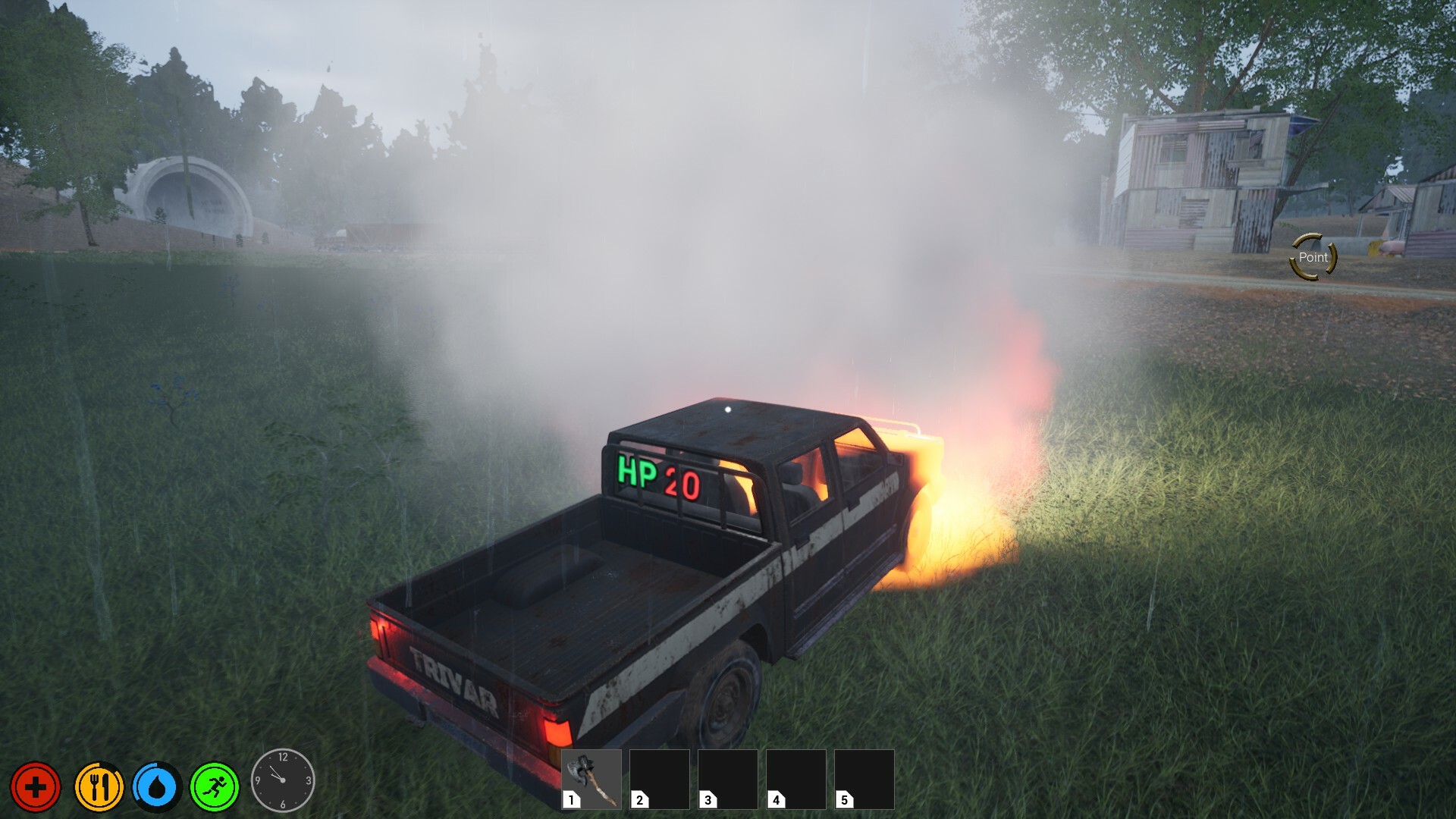Image resolution: width=1456 pixels, height=819 pixels.
Task: Select hotbar slot 5
Action: [x=864, y=778]
